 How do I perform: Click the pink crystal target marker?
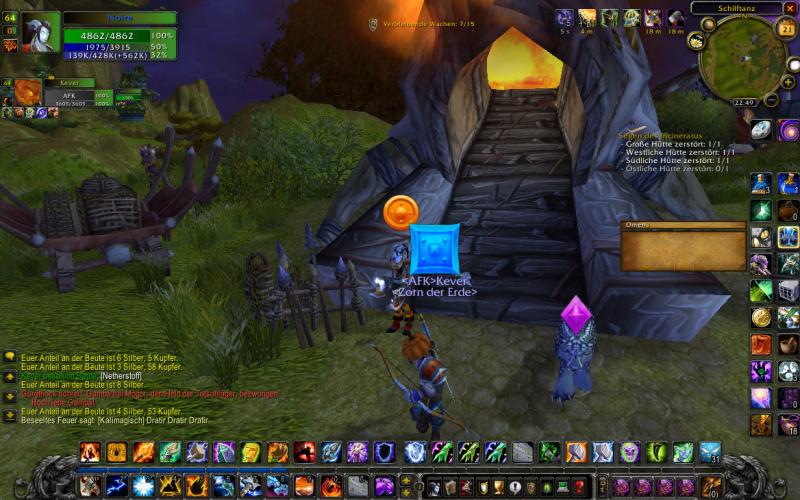(x=576, y=313)
